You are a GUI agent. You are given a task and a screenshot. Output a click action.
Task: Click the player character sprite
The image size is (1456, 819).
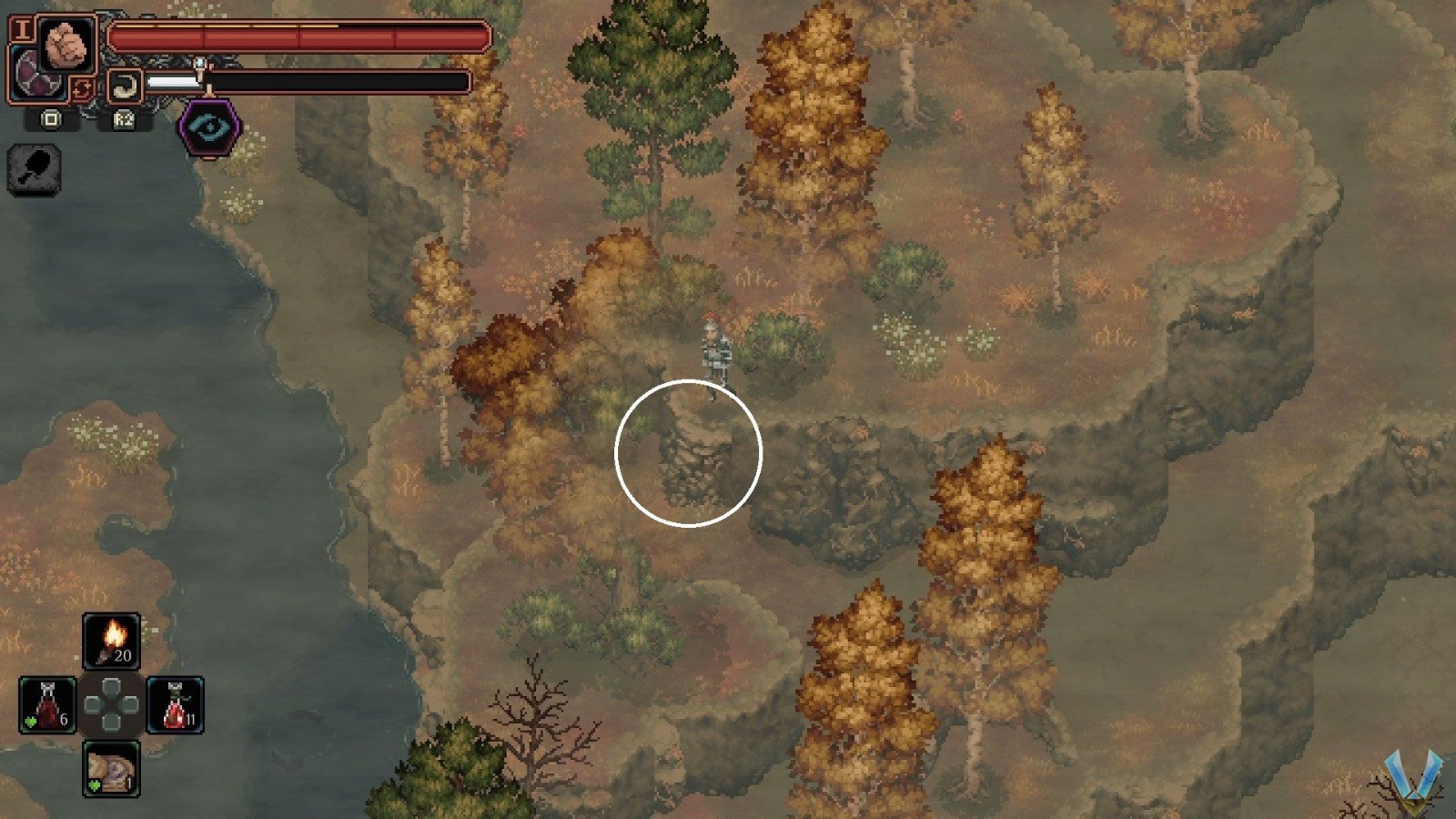pyautogui.click(x=714, y=350)
